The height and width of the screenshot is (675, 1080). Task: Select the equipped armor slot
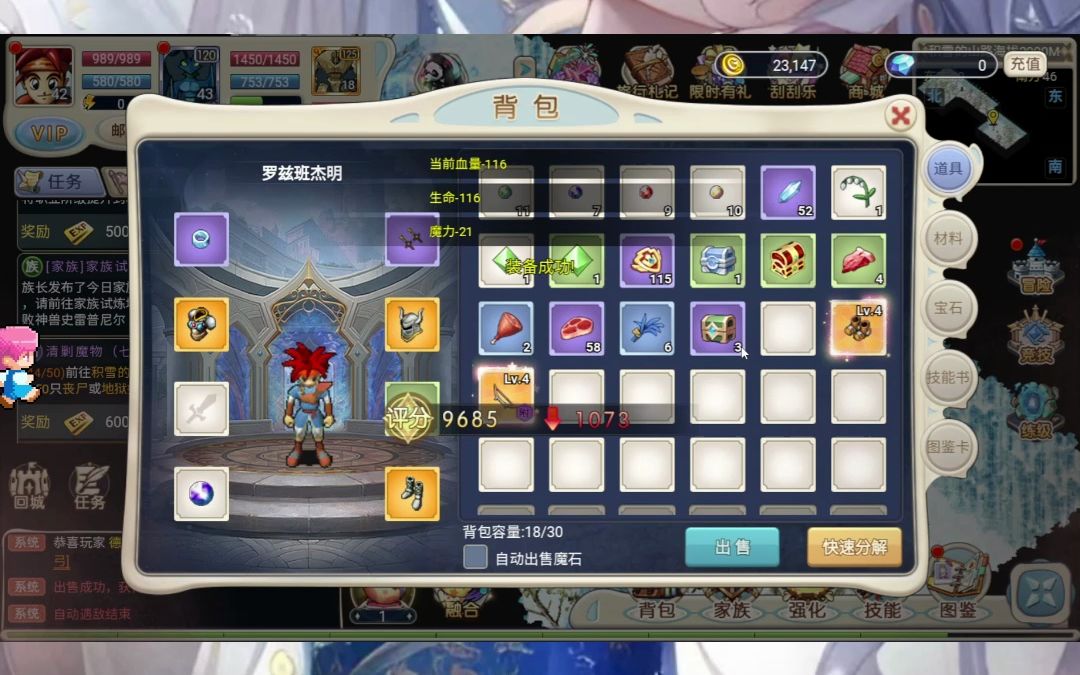[201, 324]
